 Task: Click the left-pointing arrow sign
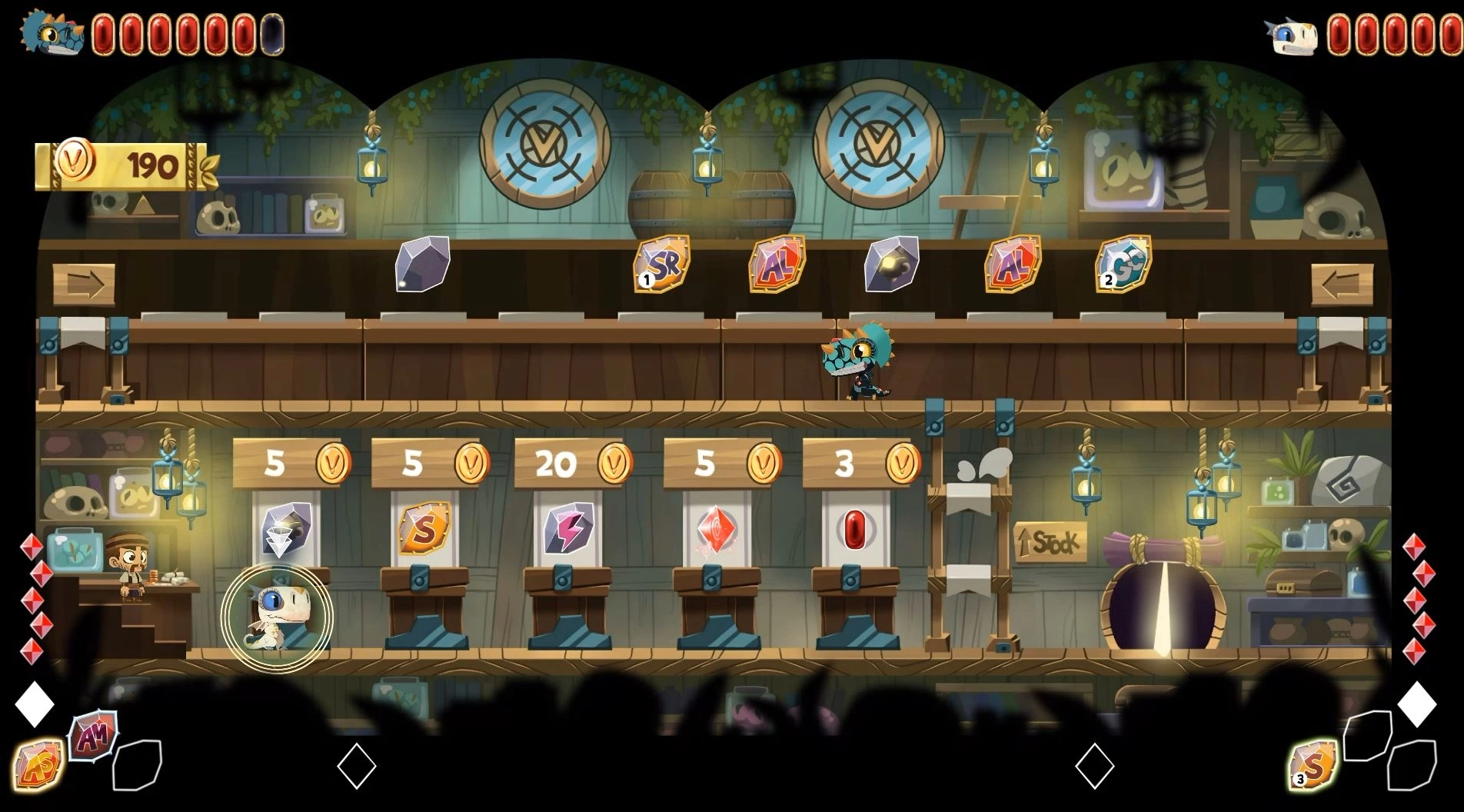coord(1342,285)
